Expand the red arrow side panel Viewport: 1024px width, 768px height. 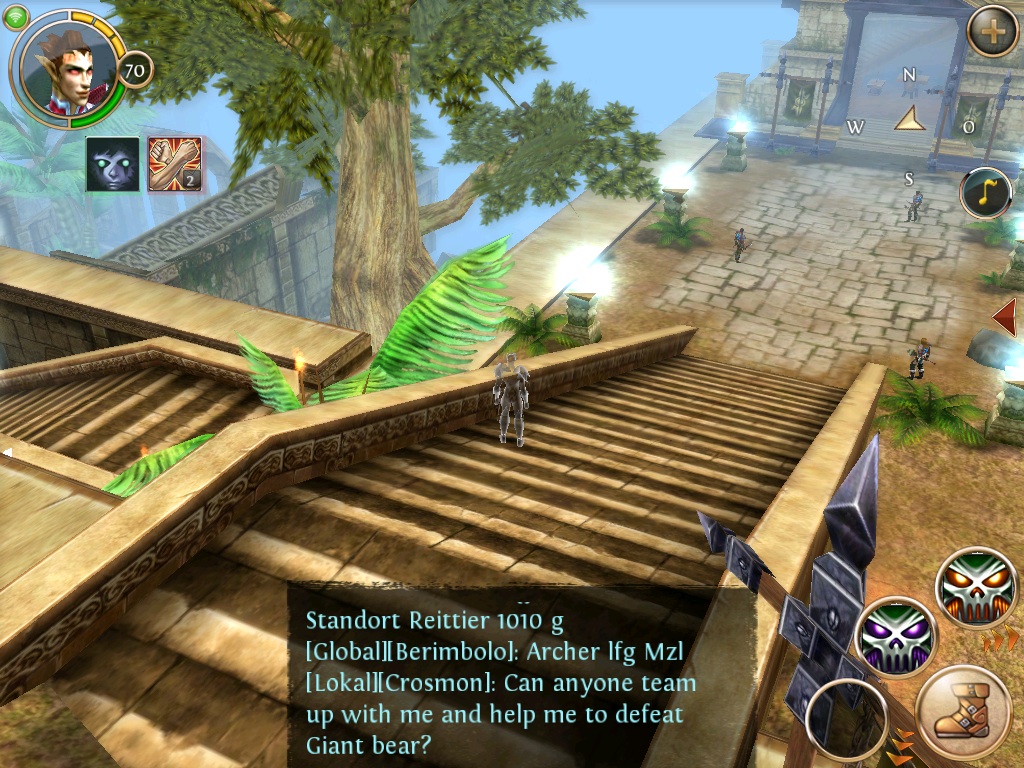click(1005, 318)
